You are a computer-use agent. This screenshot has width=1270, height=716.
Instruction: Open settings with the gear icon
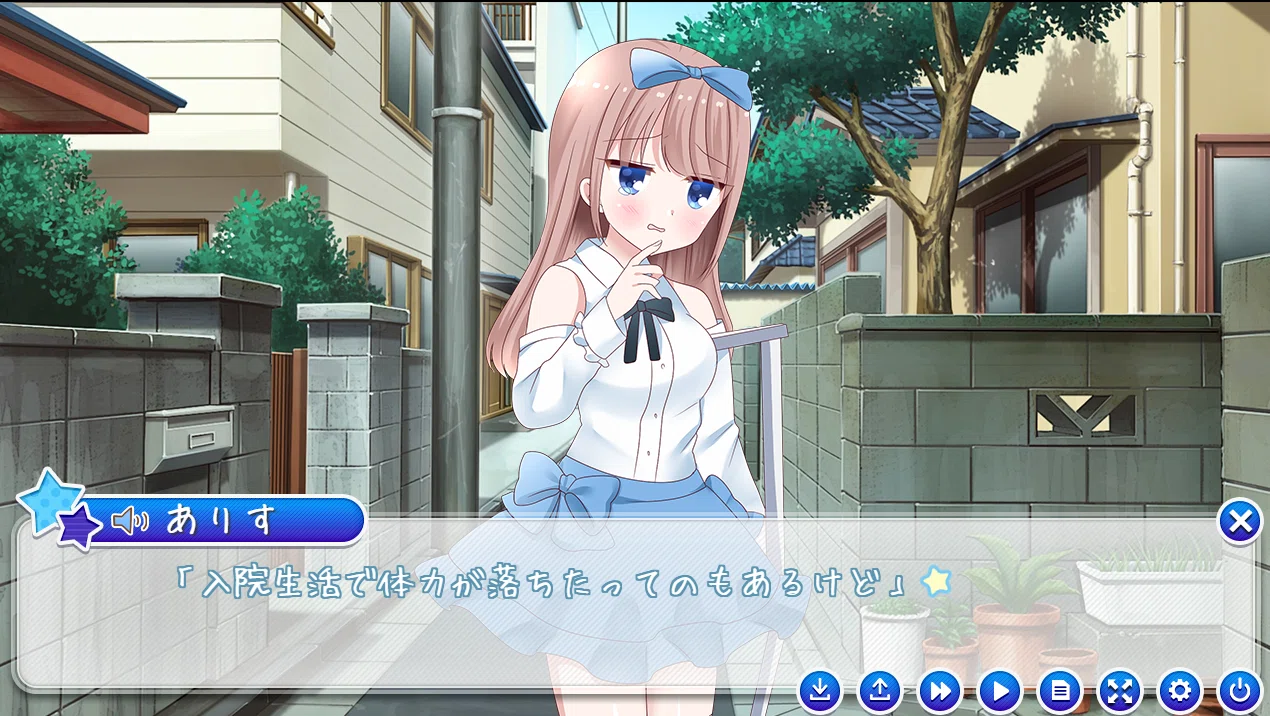pos(1180,690)
